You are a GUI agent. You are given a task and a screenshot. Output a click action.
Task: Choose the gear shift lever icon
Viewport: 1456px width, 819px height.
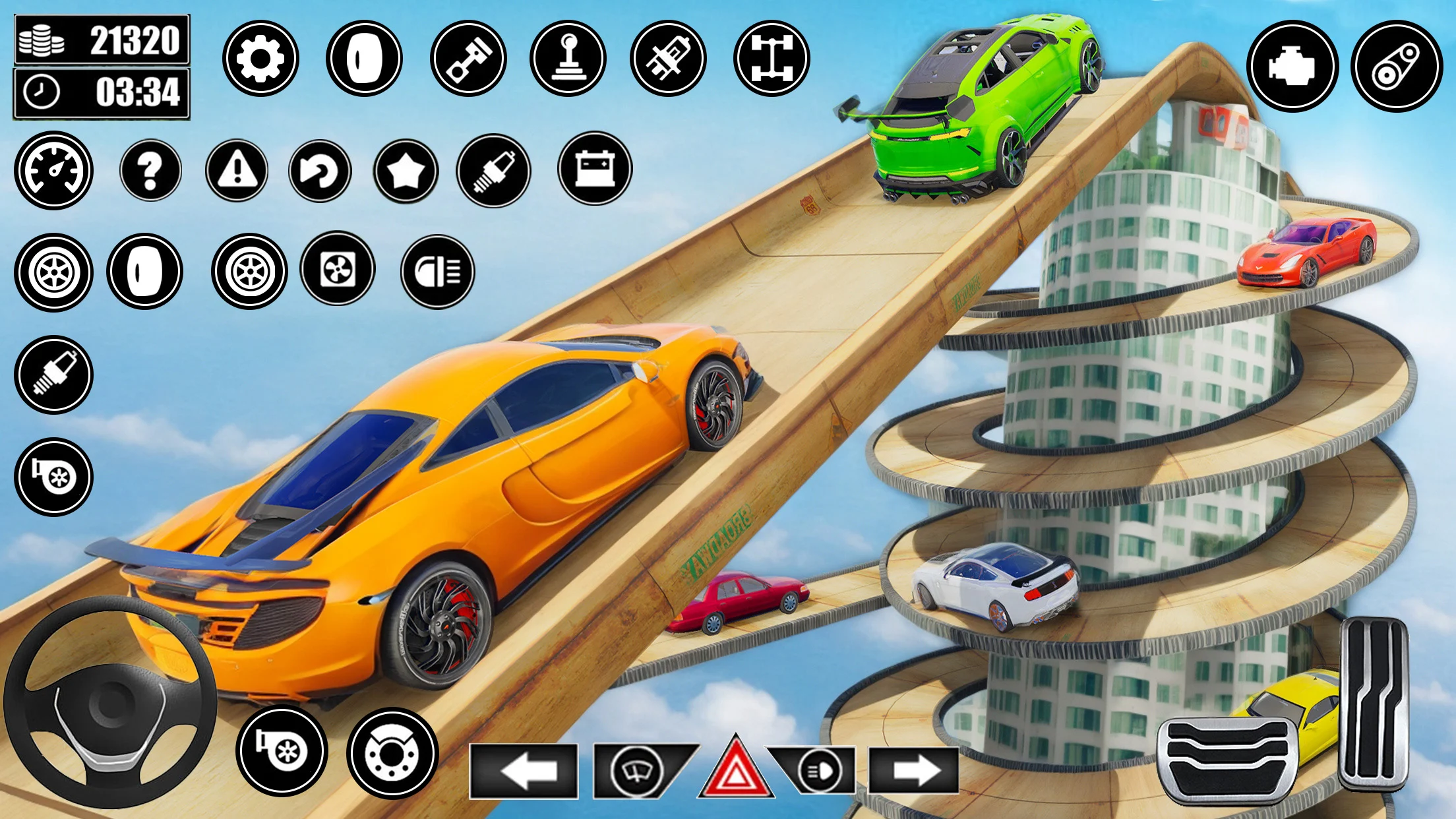(x=568, y=59)
